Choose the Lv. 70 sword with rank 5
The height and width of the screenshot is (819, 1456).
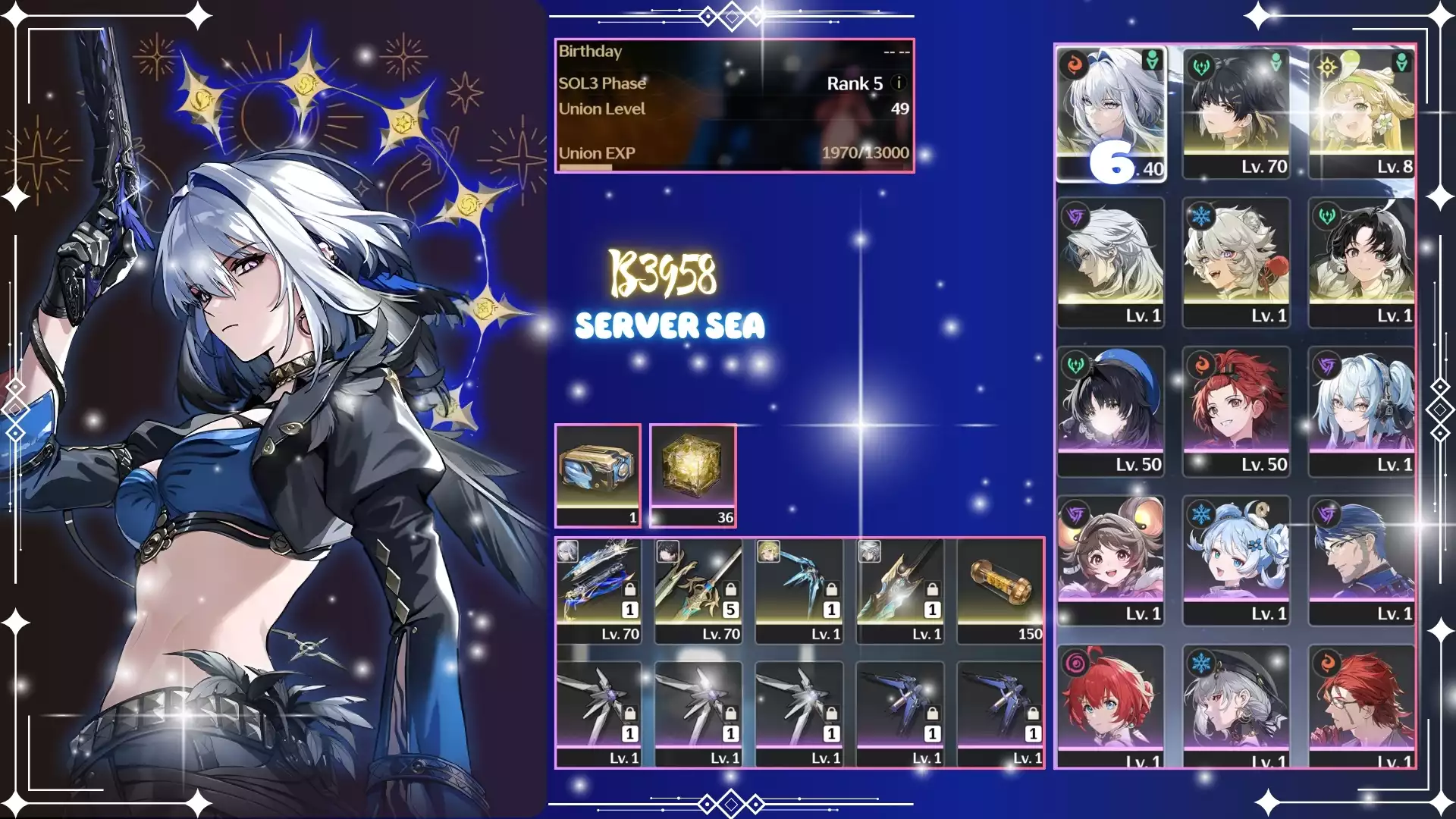pyautogui.click(x=698, y=590)
